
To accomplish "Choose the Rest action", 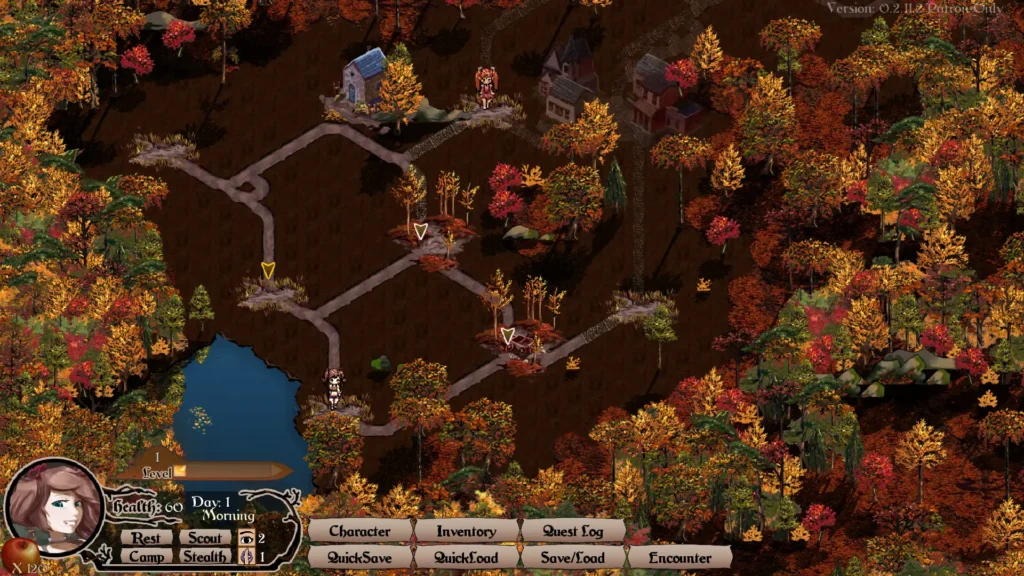I will (x=147, y=537).
